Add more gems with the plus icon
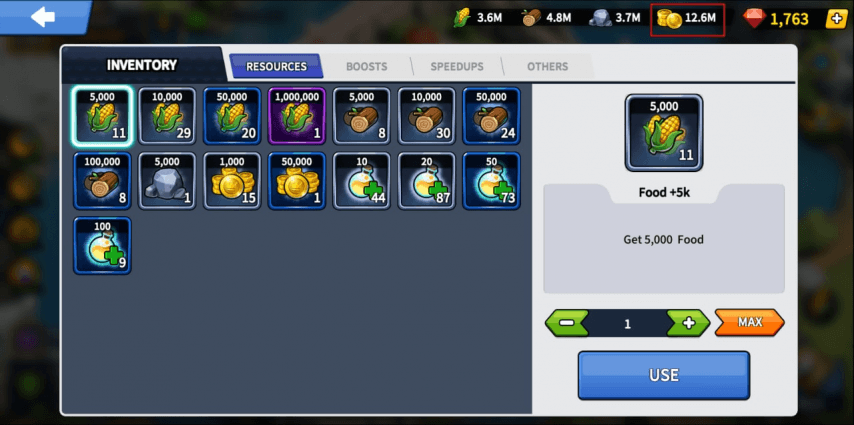 pos(836,18)
